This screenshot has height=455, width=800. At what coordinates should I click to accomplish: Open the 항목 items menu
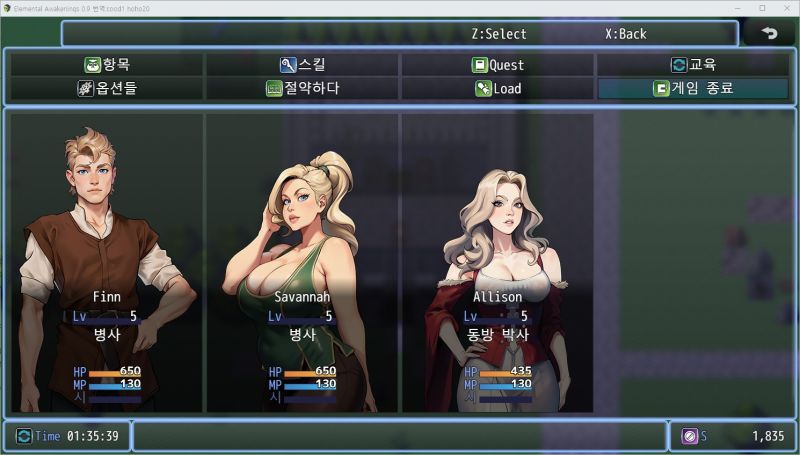pos(107,65)
